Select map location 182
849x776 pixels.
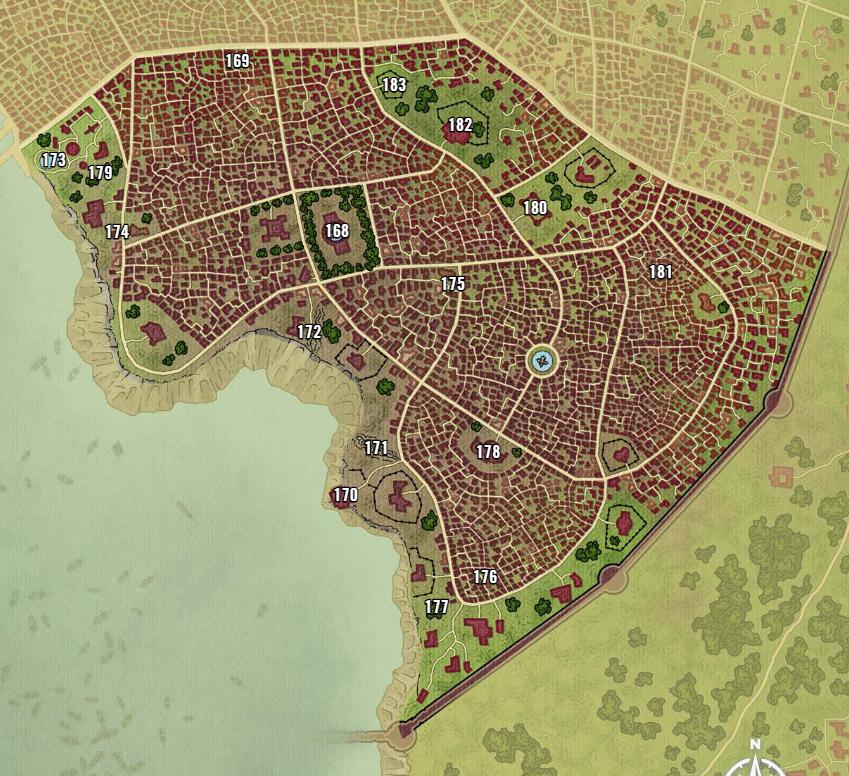[460, 125]
